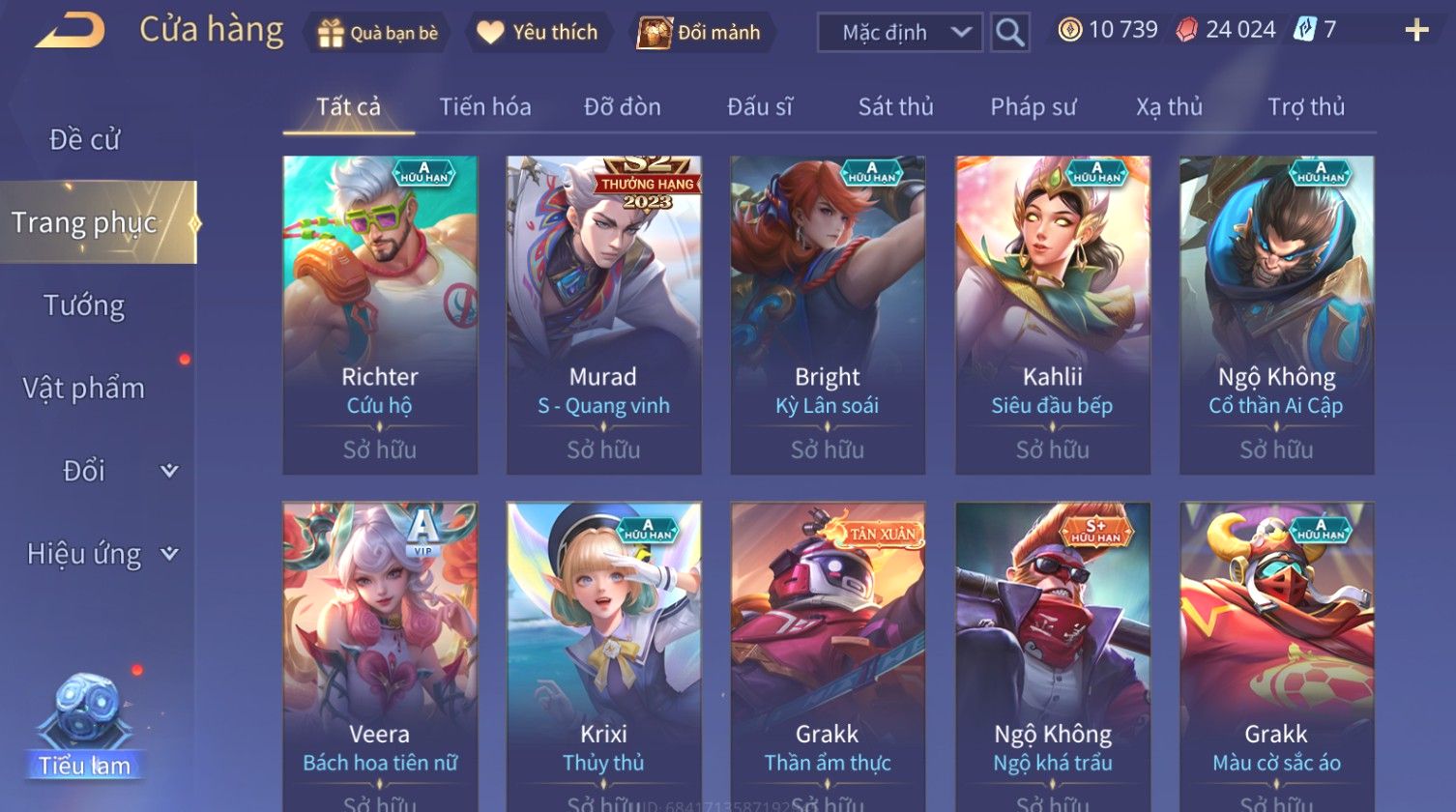Switch to the Tiến hóa tab

[x=485, y=106]
